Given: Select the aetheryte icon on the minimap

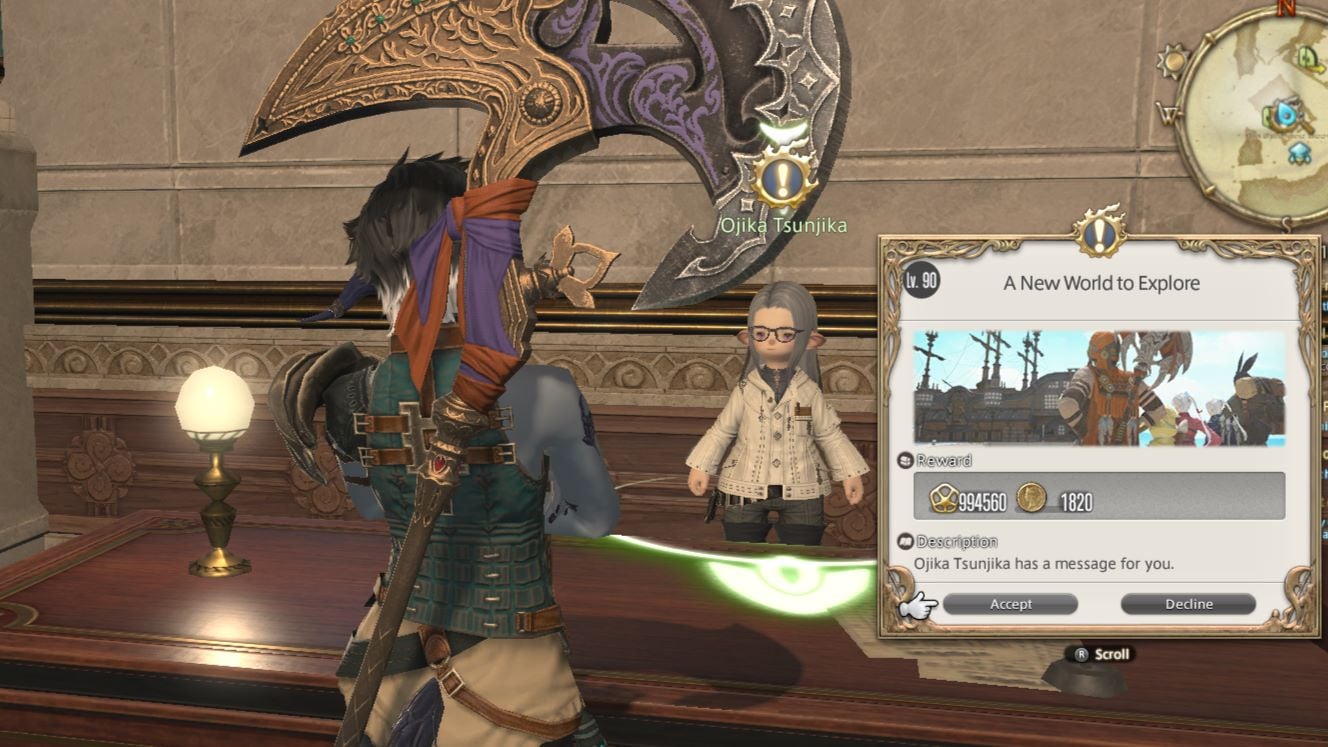Looking at the screenshot, I should (1298, 154).
